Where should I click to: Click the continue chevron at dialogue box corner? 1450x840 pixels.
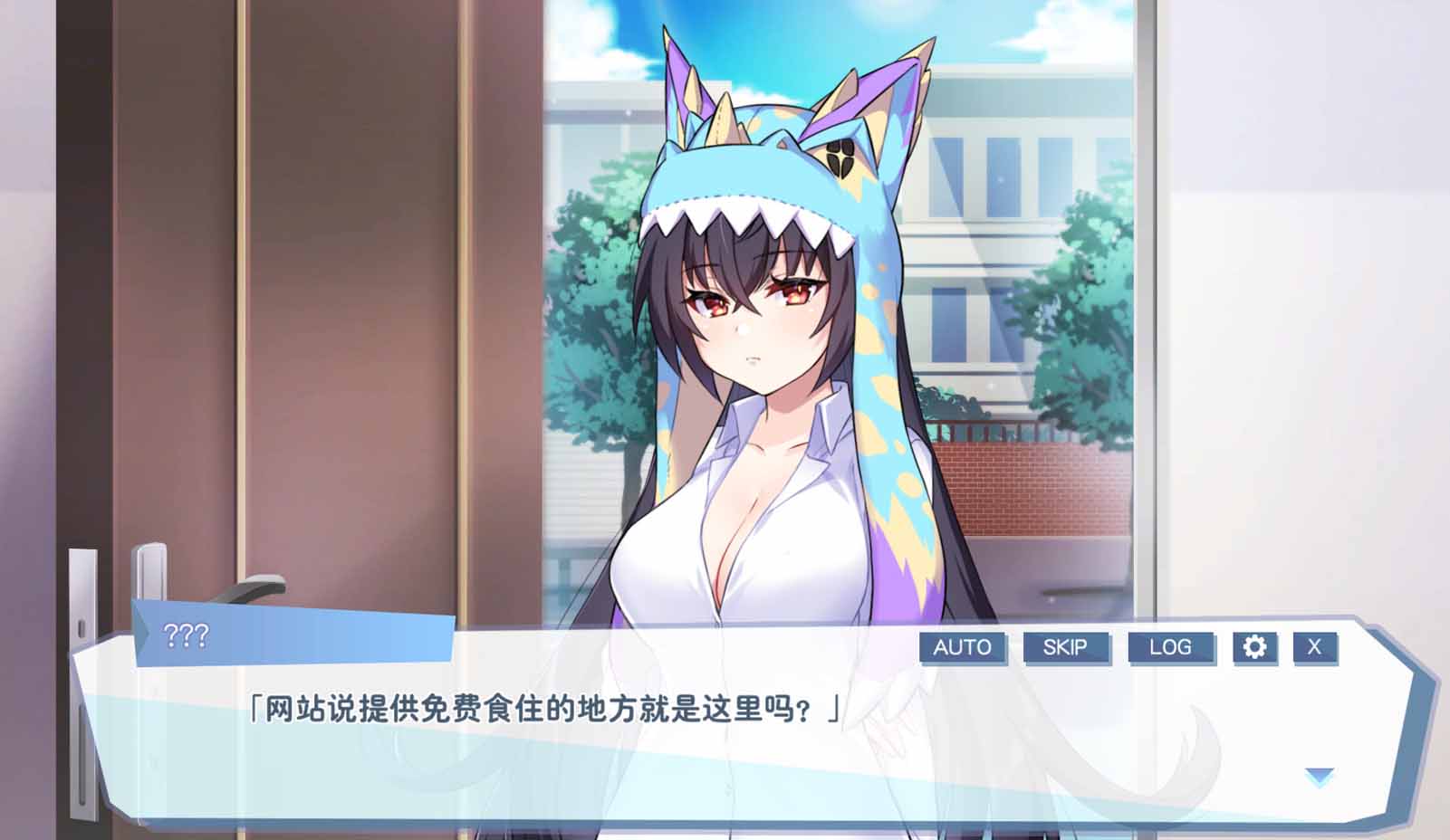(x=1320, y=775)
